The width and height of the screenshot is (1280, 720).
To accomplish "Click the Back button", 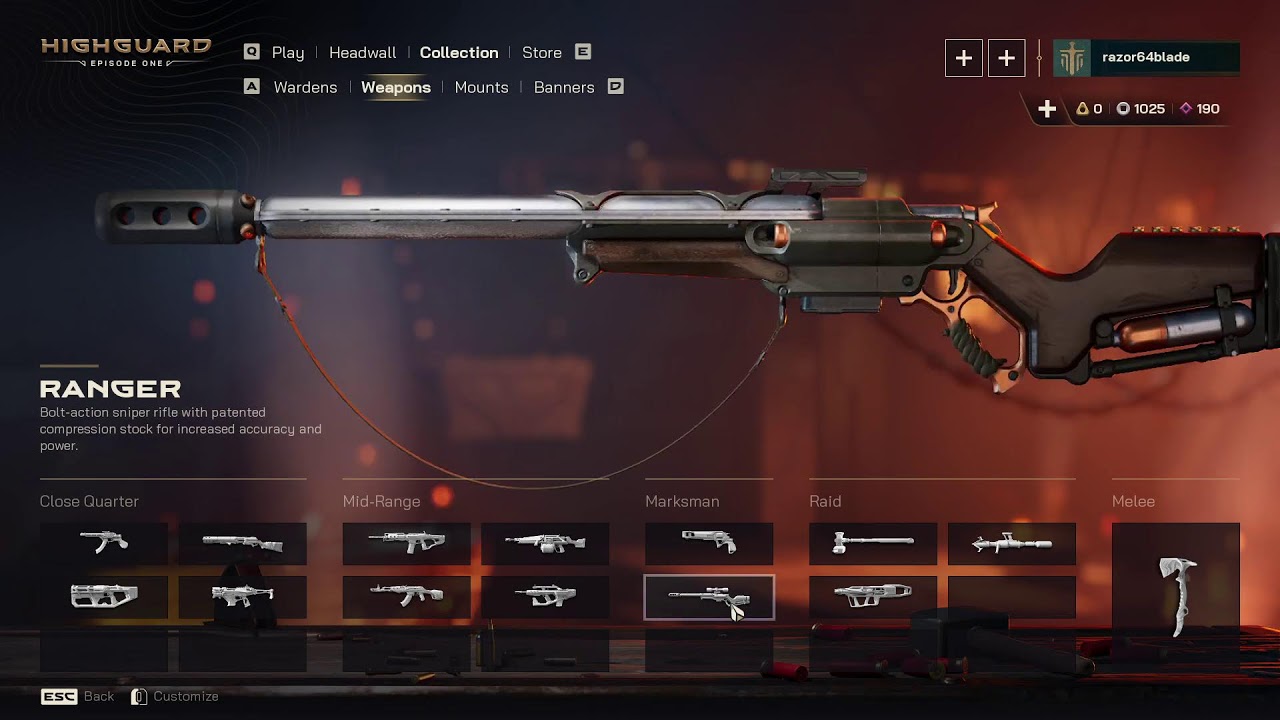I will 98,697.
